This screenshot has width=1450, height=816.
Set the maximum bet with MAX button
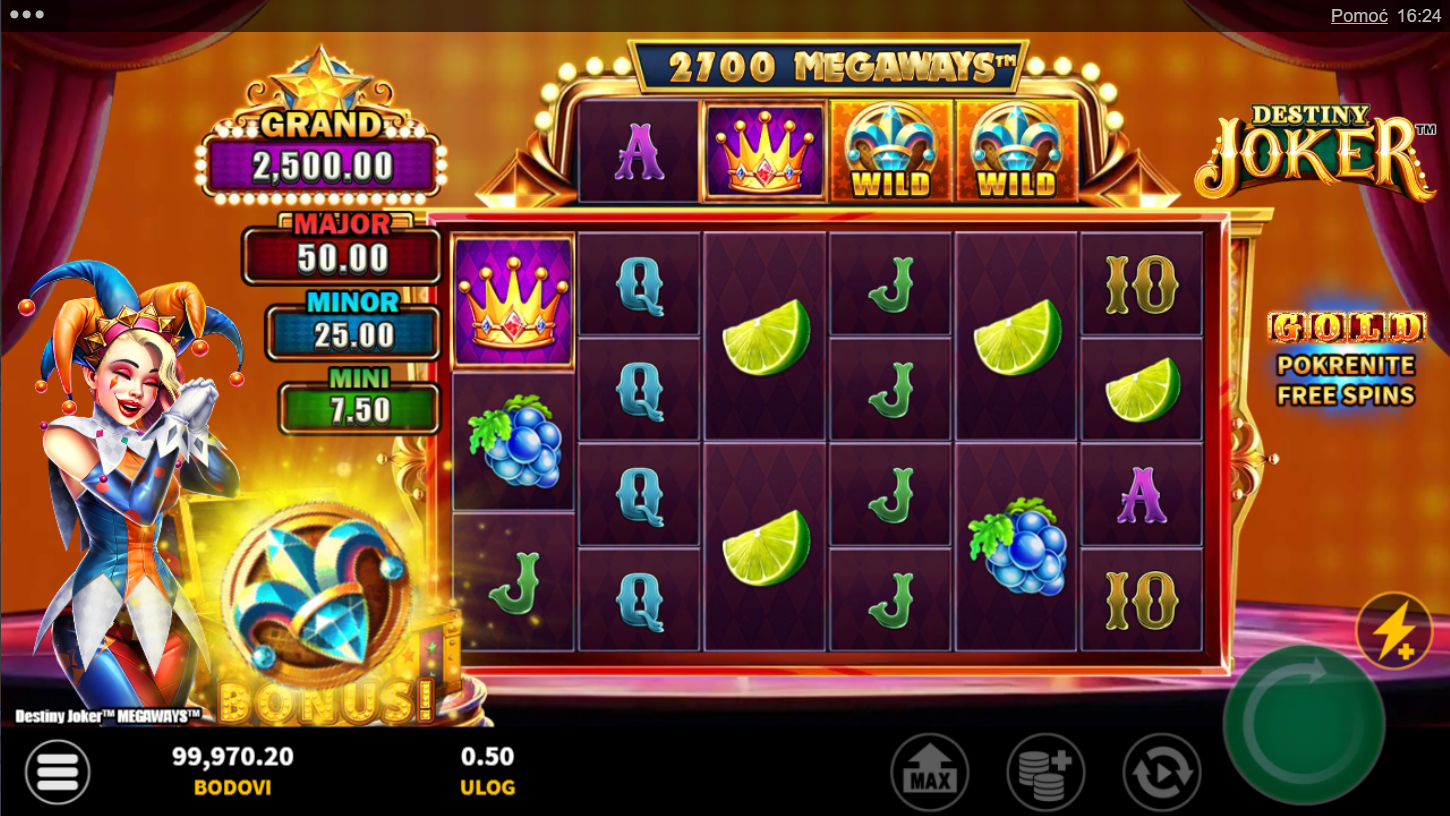coord(929,772)
